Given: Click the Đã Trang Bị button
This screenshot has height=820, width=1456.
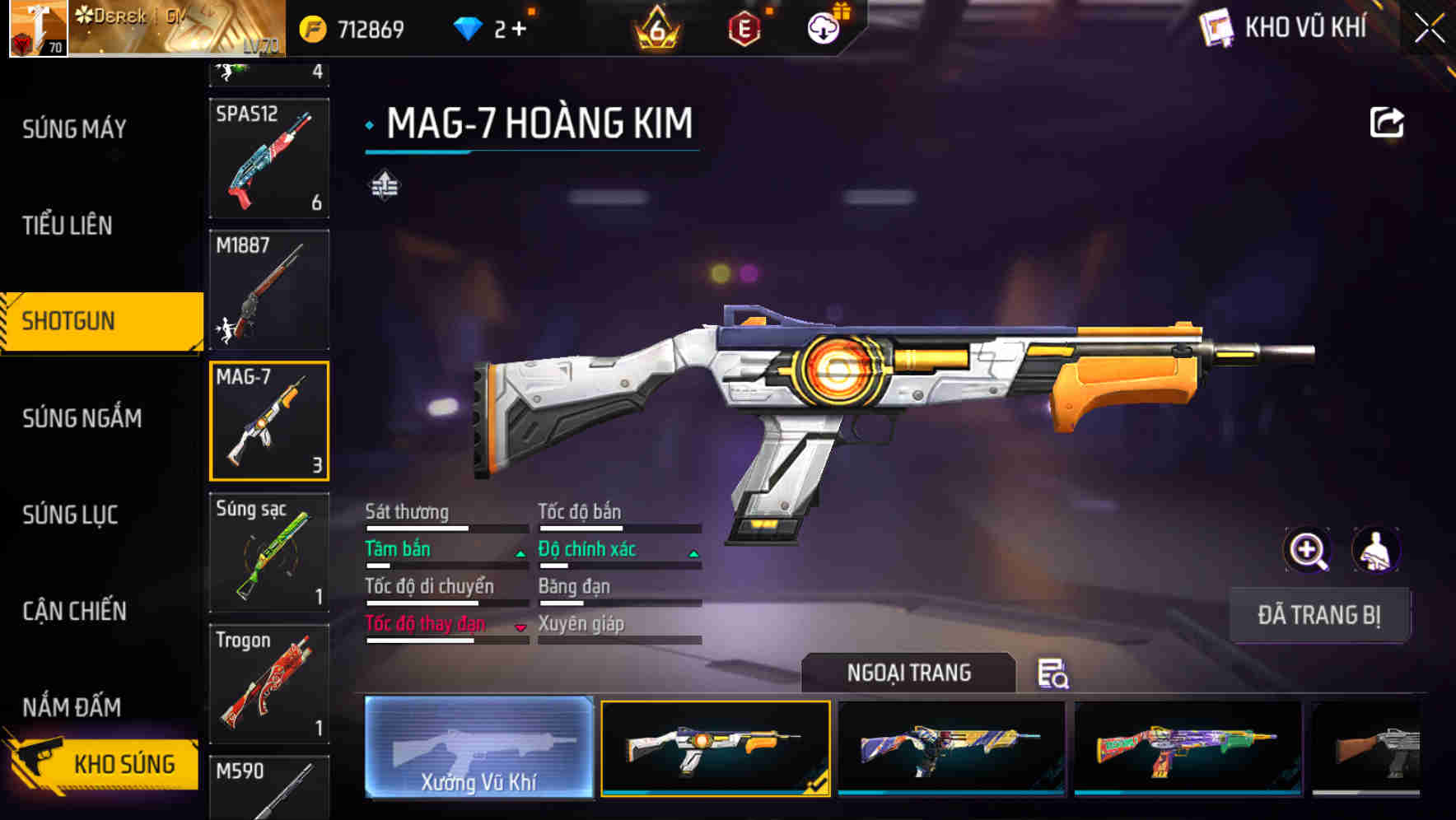Looking at the screenshot, I should point(1318,615).
